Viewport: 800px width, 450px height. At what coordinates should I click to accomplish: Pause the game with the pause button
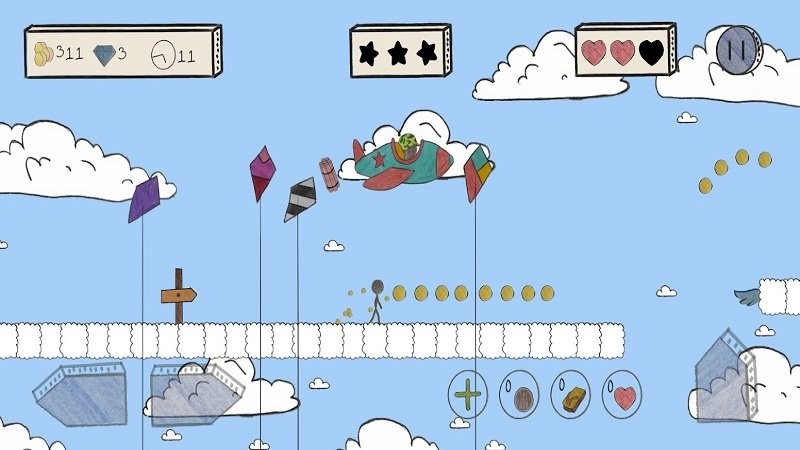(x=740, y=47)
